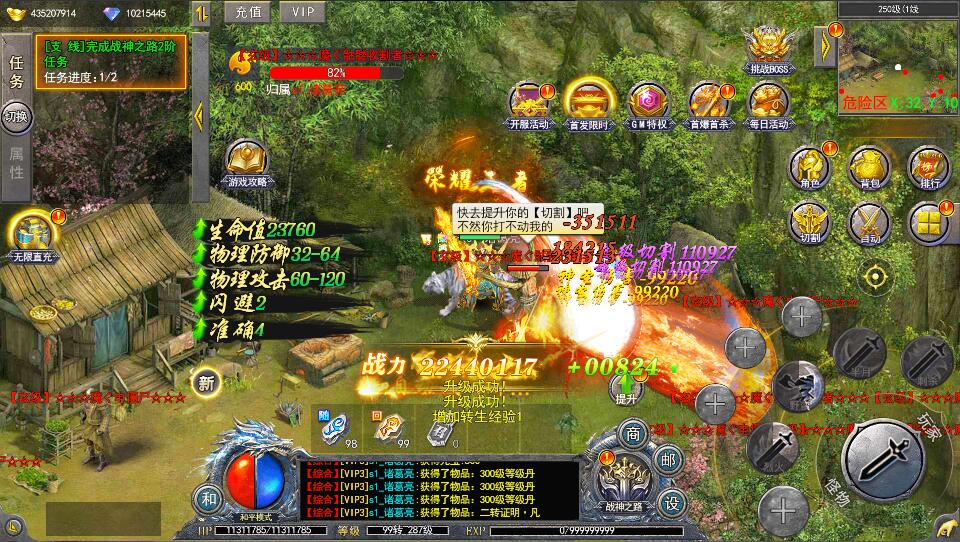Open the 首发限时 limited-time offer
960x542 pixels.
click(x=587, y=103)
